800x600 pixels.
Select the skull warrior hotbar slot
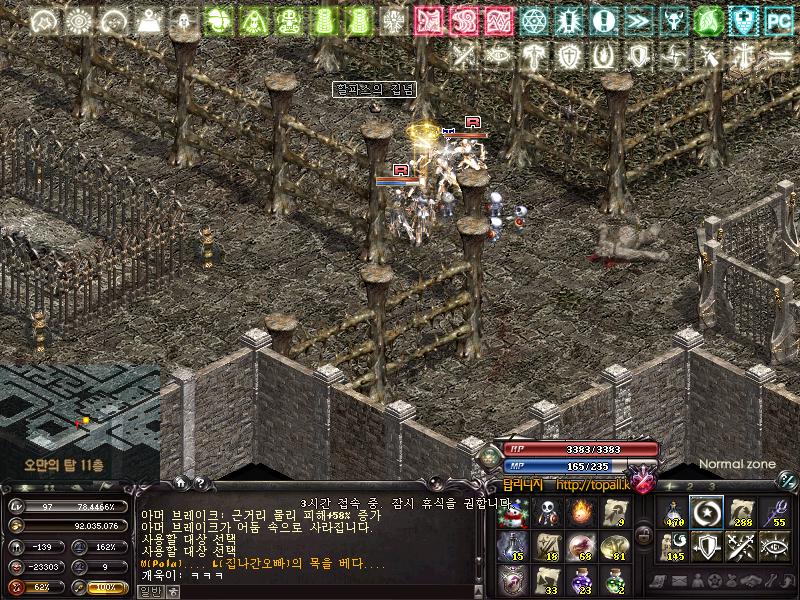pos(547,514)
